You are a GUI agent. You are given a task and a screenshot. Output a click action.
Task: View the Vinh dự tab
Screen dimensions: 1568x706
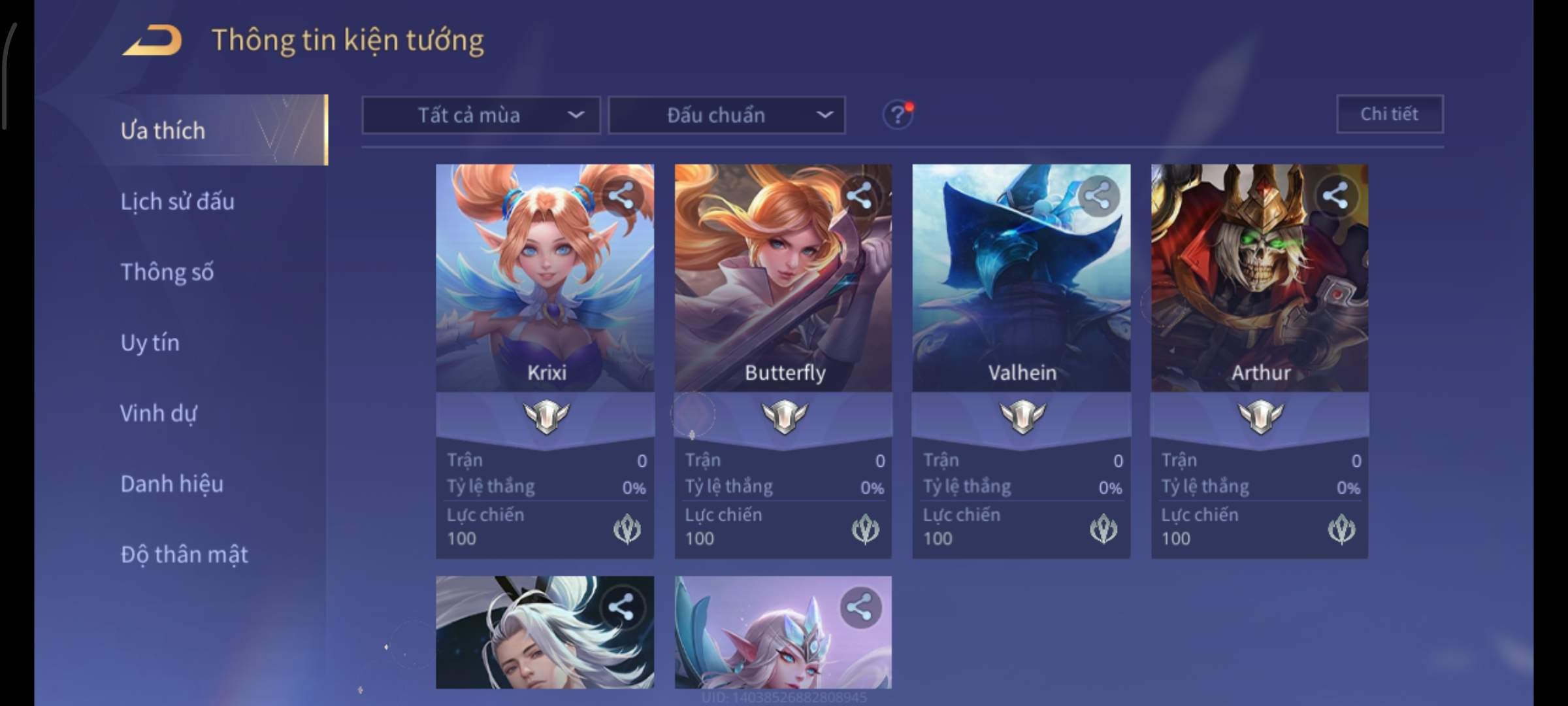pos(158,413)
